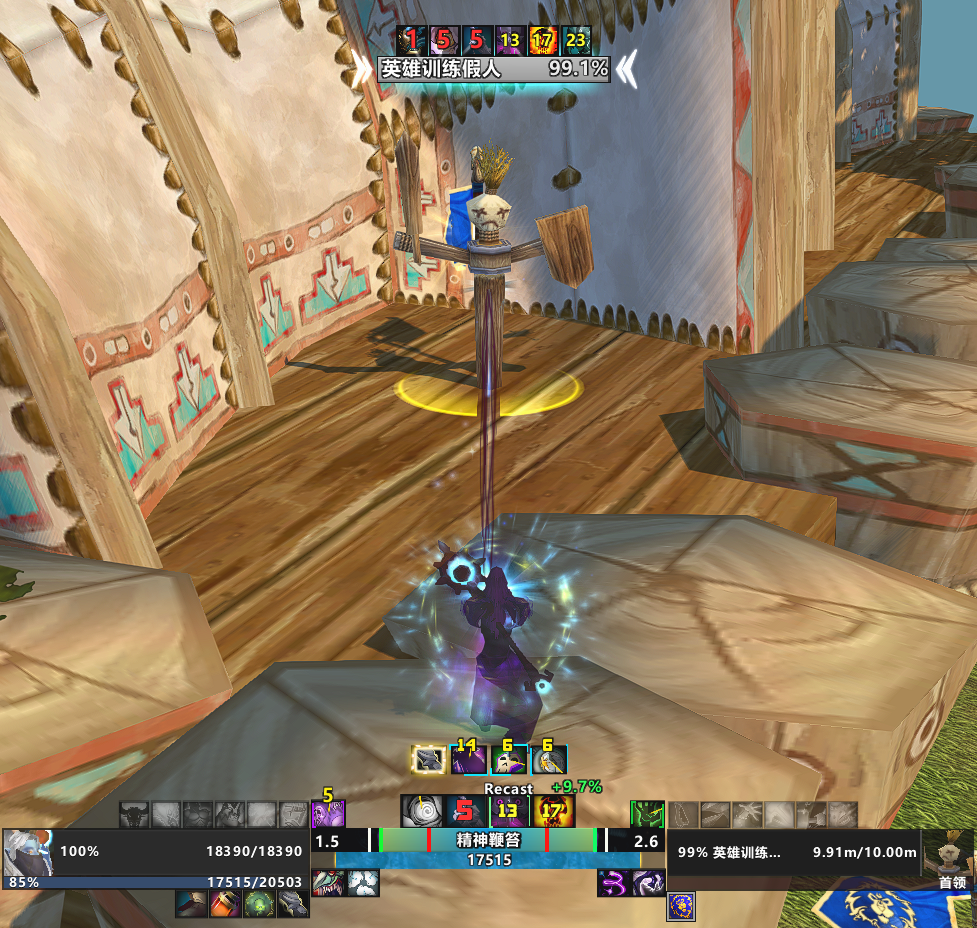Click the purple icon showing 14
The width and height of the screenshot is (977, 928).
469,760
